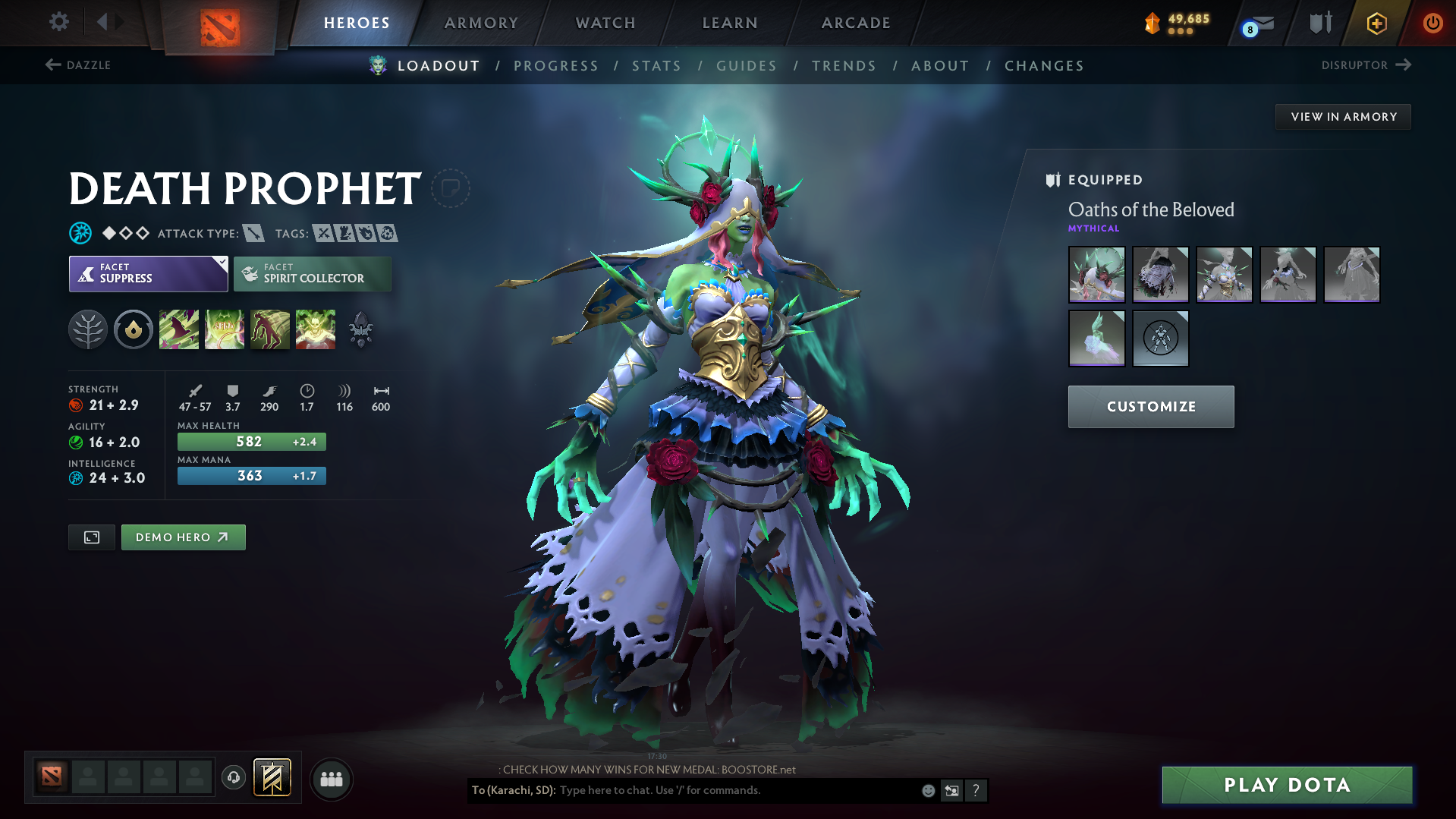The height and width of the screenshot is (819, 1456).
Task: Open the talent tree icon
Action: tap(88, 329)
